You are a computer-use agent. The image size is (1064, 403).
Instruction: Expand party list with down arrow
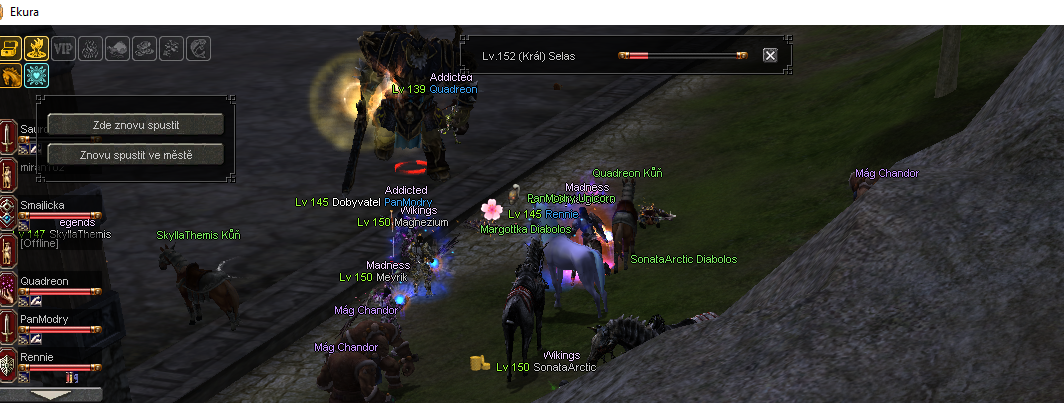point(52,395)
